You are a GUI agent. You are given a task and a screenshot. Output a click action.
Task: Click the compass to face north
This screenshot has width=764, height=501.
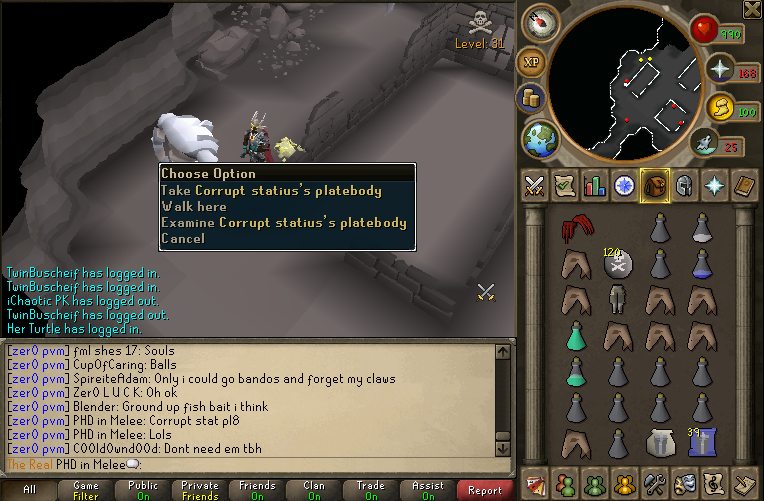(540, 21)
